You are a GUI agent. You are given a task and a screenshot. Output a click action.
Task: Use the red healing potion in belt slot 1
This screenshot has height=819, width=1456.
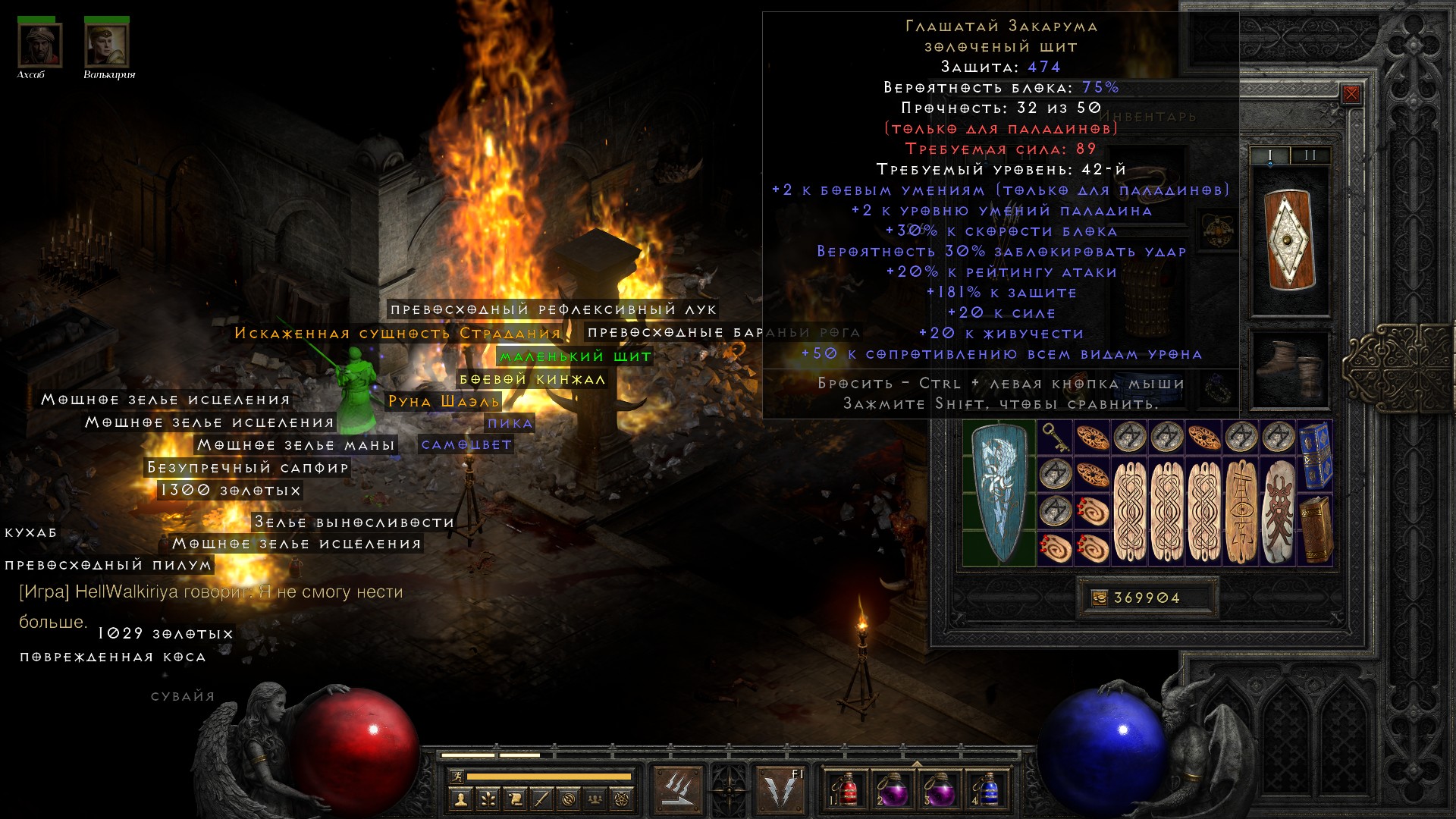[x=846, y=789]
